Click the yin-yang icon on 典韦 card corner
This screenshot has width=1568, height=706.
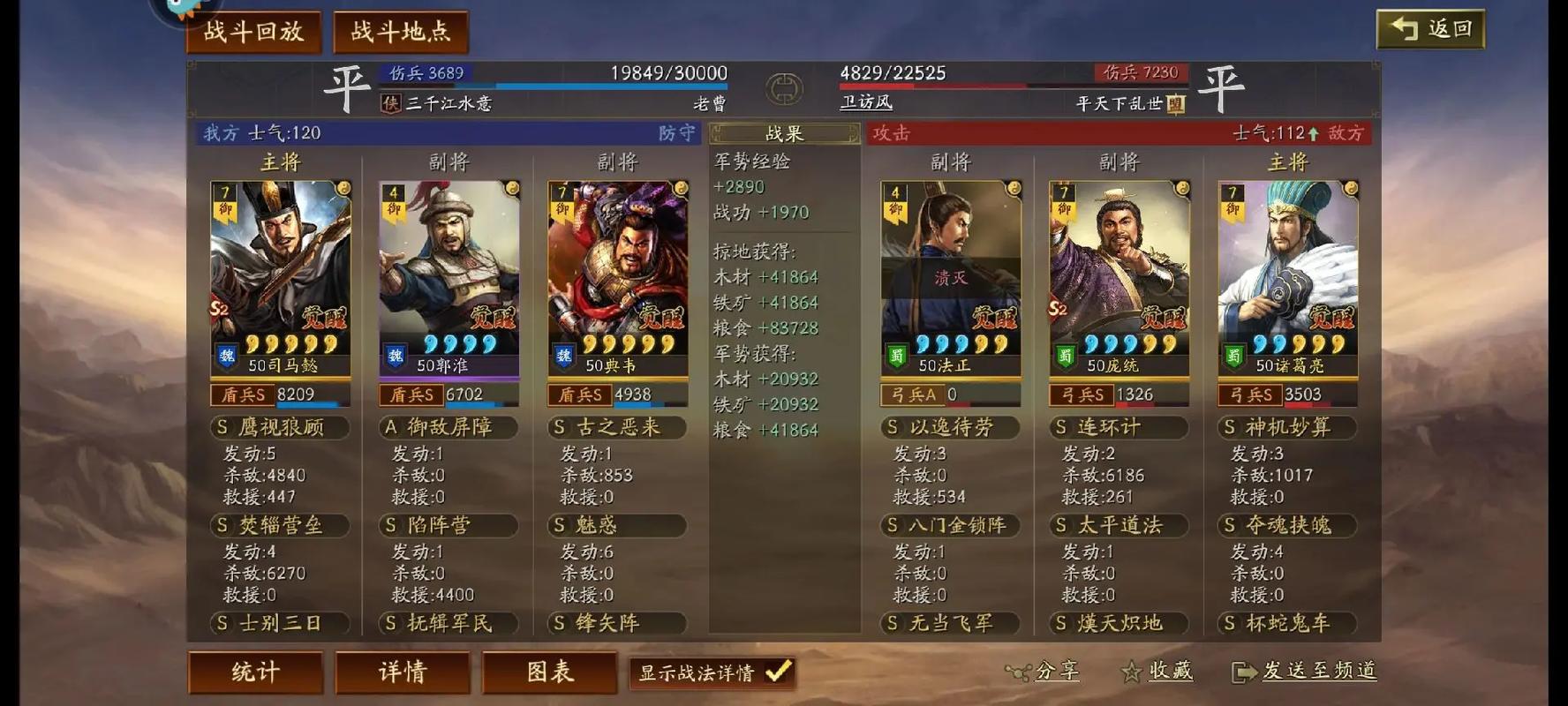tap(680, 188)
